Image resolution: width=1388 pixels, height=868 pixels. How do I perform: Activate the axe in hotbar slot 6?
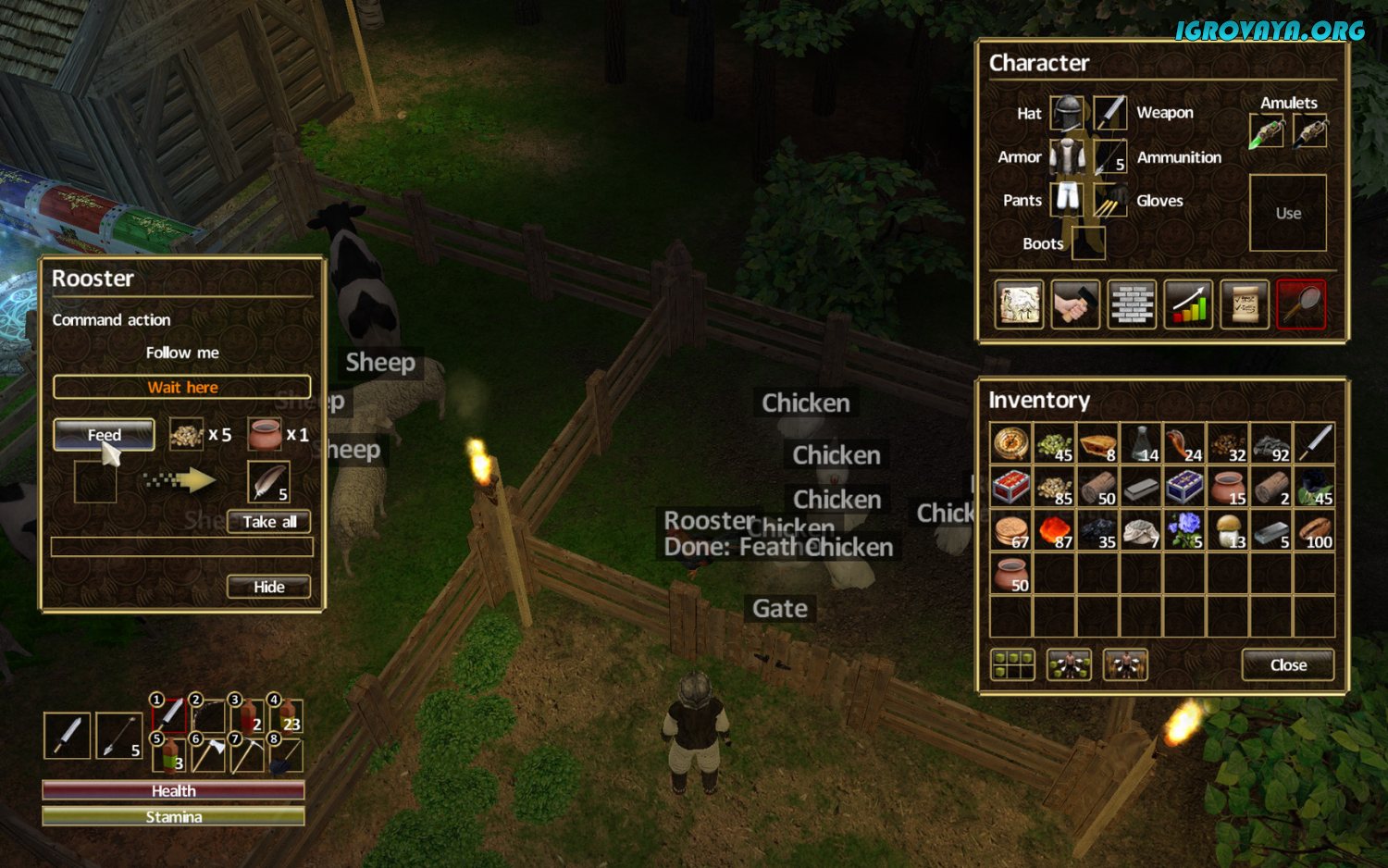click(x=209, y=754)
